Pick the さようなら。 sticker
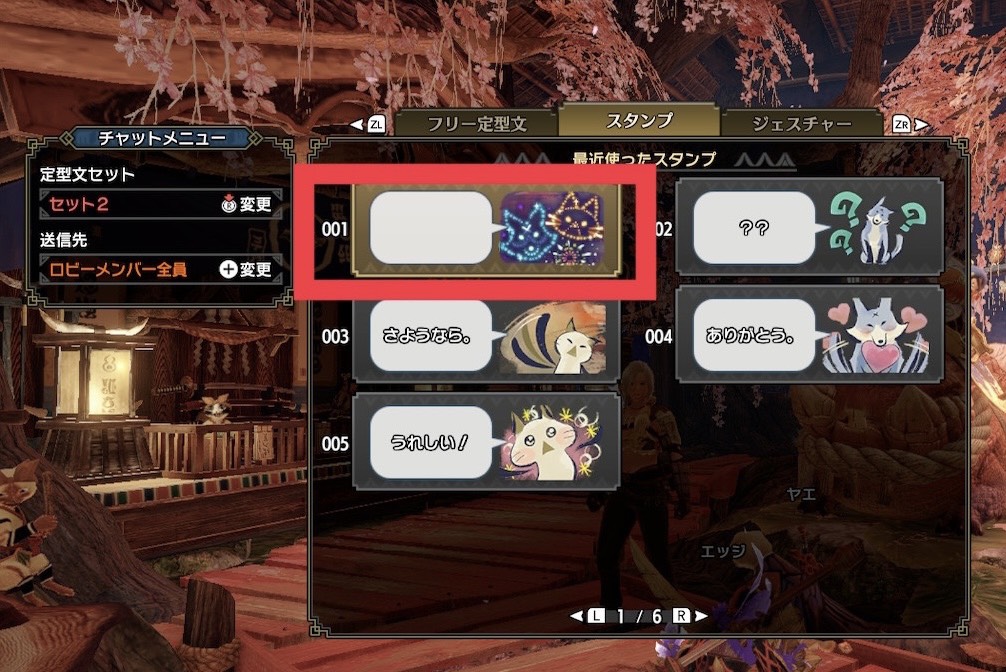 coord(487,337)
